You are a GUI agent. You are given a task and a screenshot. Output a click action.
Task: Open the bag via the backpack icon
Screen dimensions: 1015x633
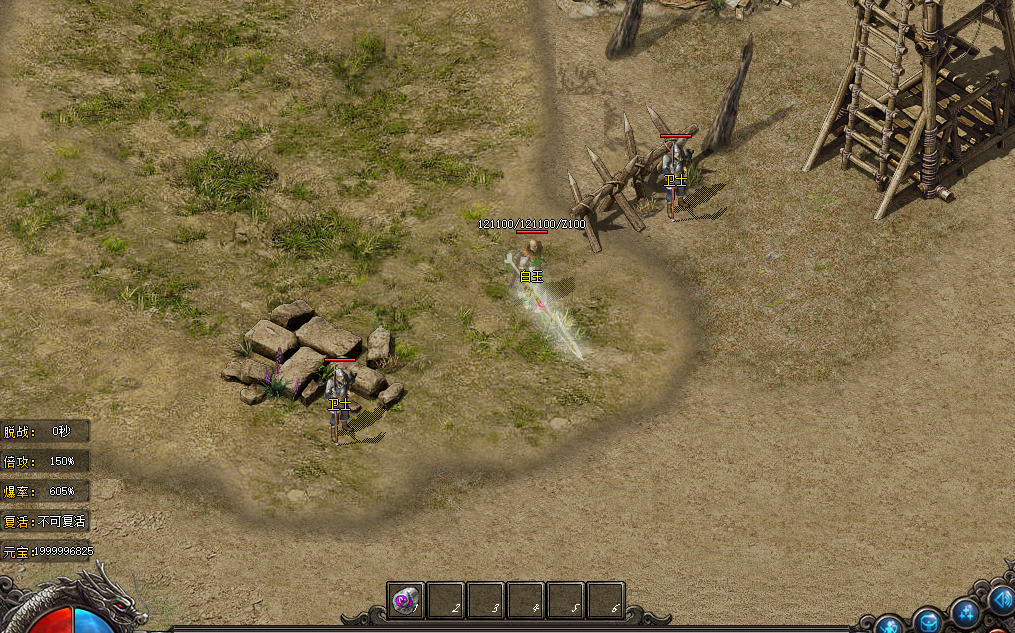(928, 620)
